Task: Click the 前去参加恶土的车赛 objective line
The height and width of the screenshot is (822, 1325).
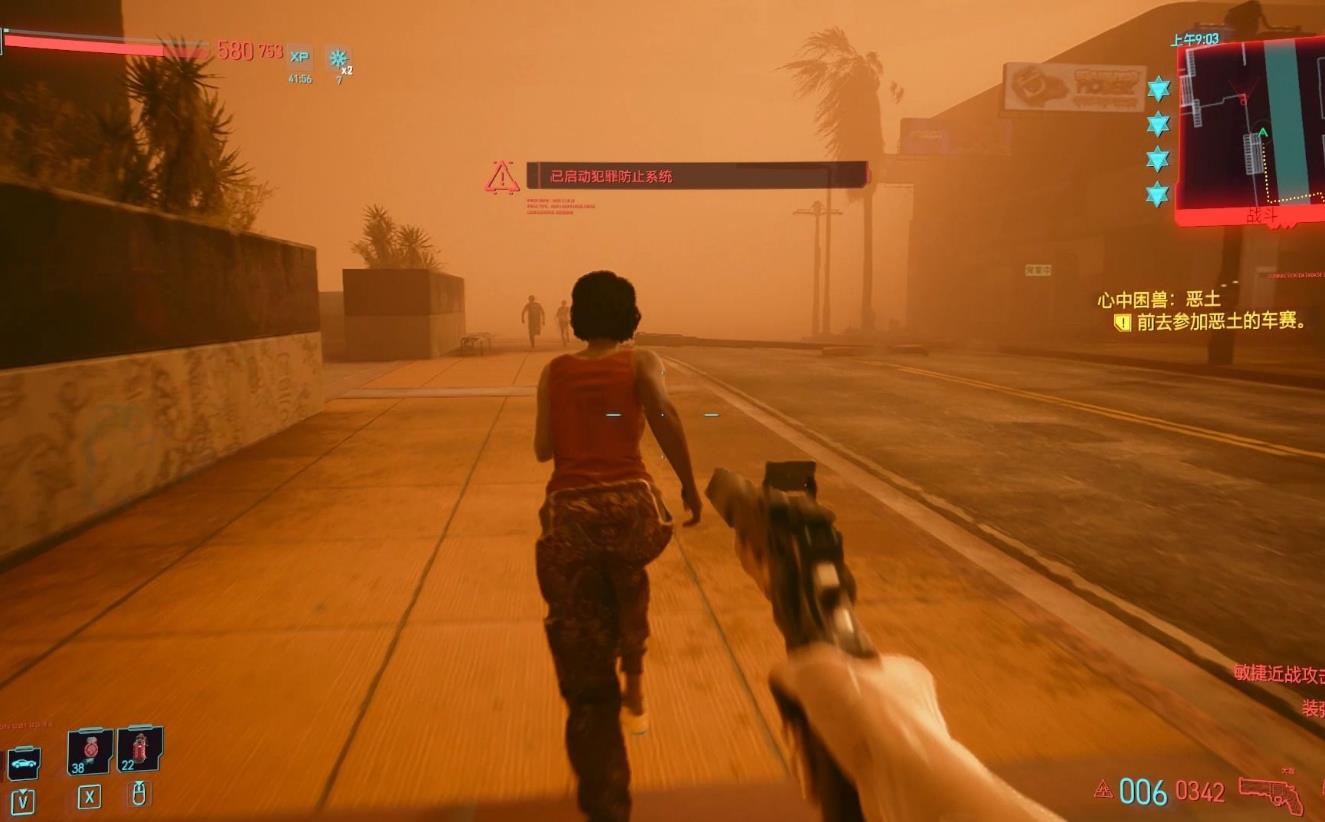Action: [1220, 322]
